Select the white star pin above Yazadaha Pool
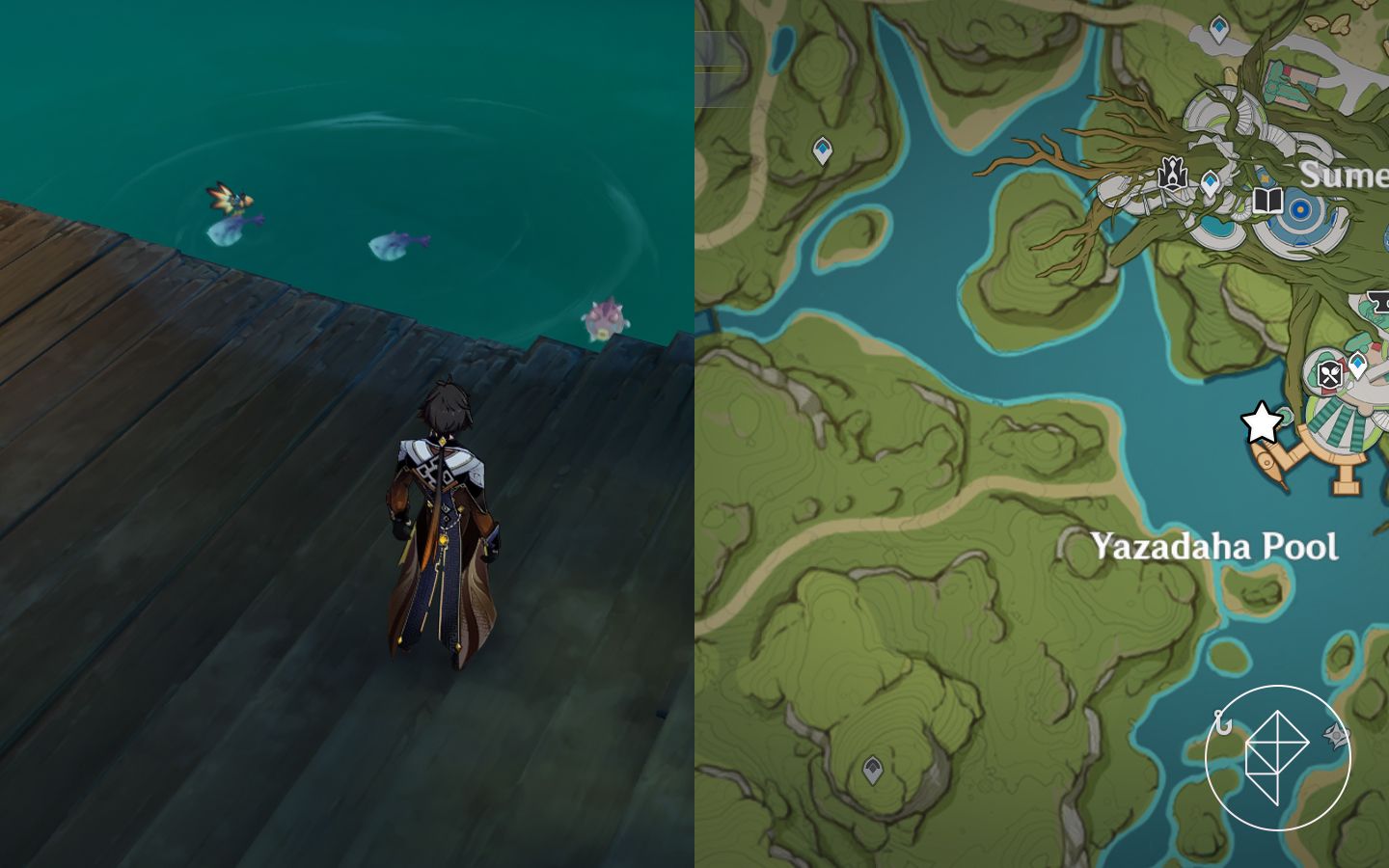Image resolution: width=1389 pixels, height=868 pixels. click(x=1262, y=423)
